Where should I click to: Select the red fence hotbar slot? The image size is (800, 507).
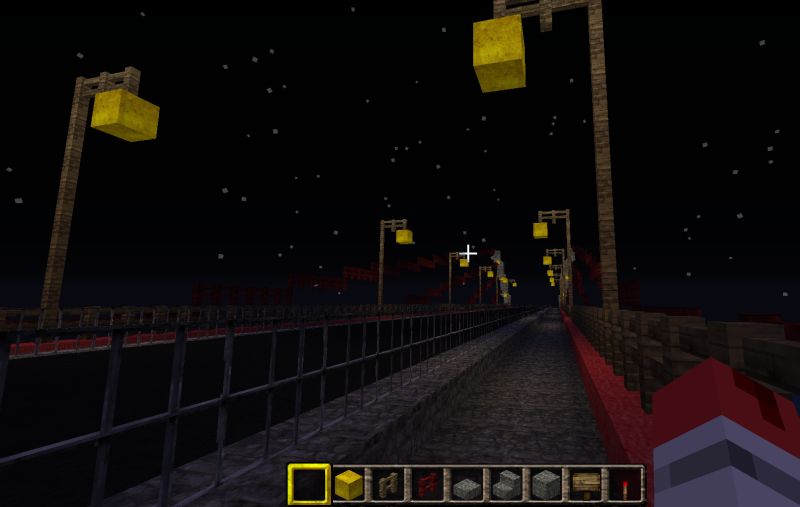tap(428, 485)
